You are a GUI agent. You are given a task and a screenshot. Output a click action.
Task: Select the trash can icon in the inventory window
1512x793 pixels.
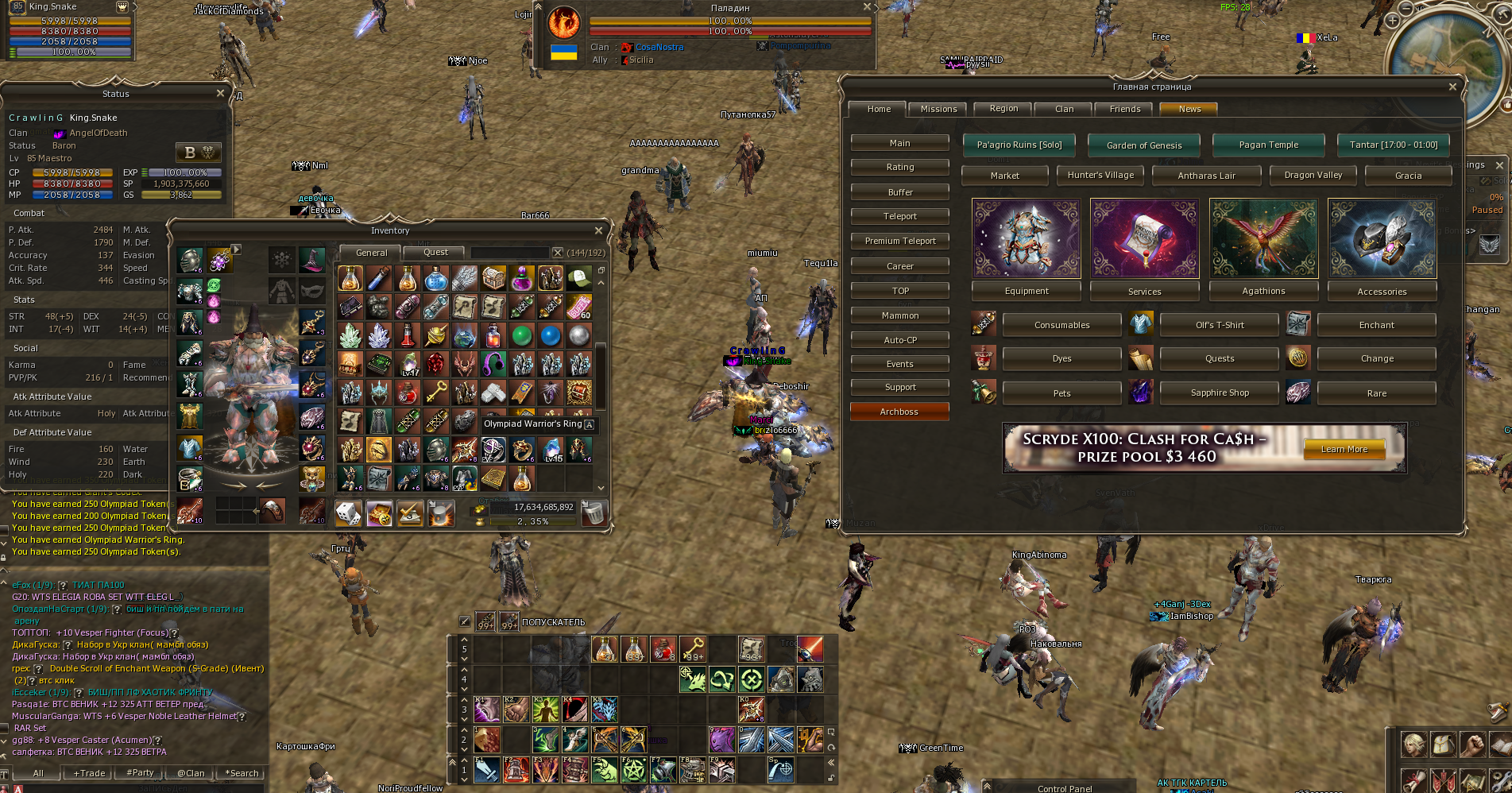(594, 513)
